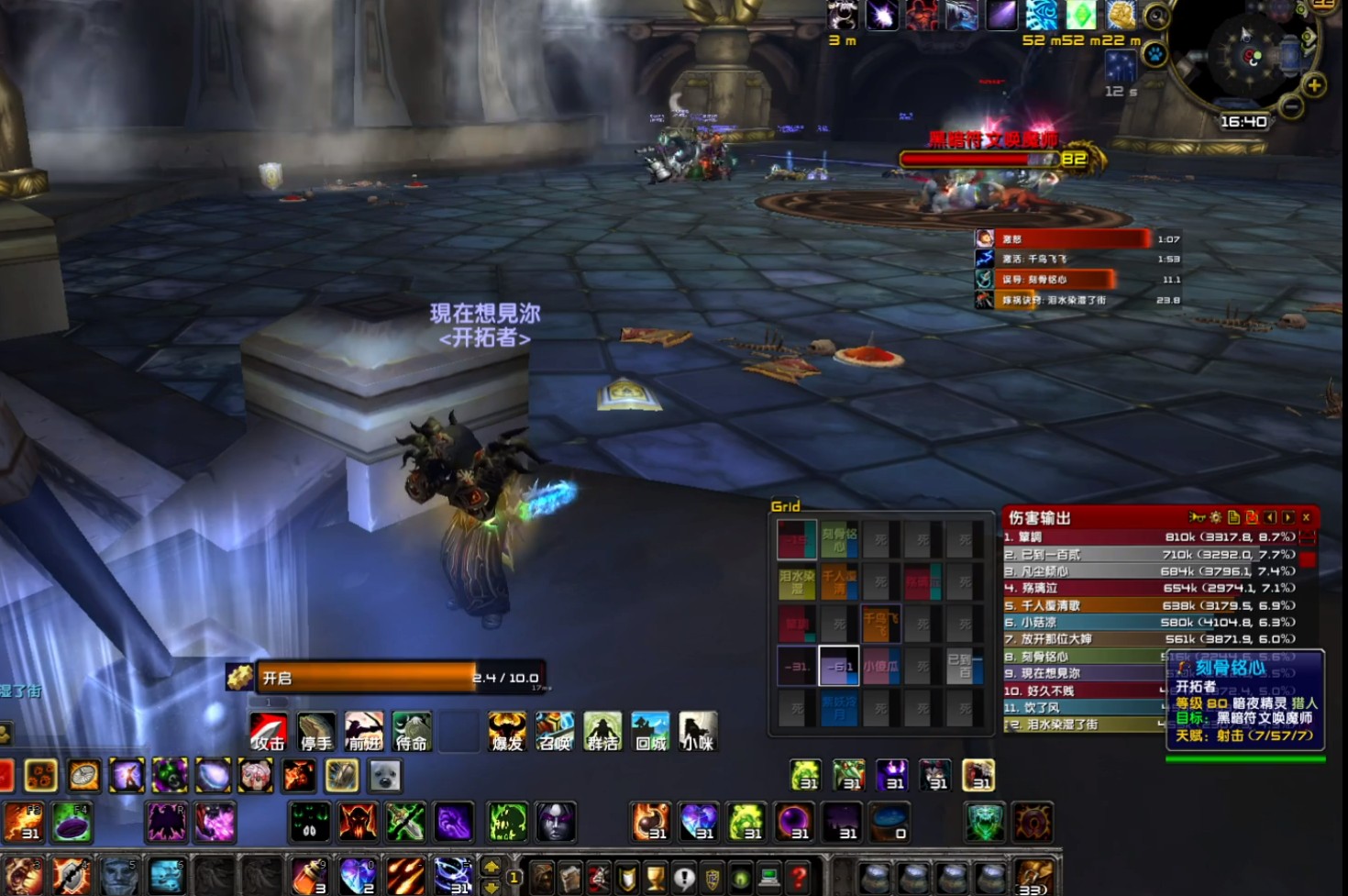This screenshot has width=1348, height=896.
Task: Use the orange potion bottle slot
Action: coord(309,877)
